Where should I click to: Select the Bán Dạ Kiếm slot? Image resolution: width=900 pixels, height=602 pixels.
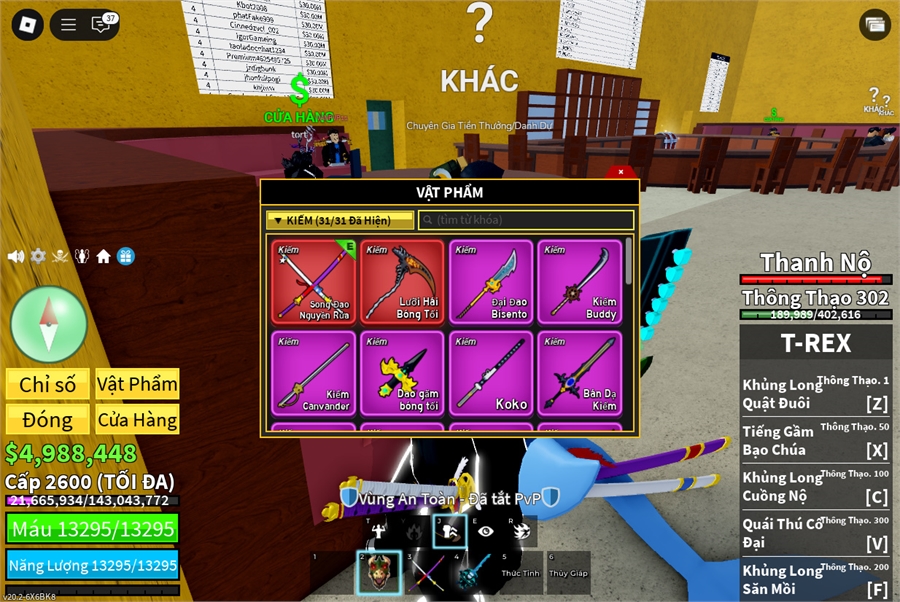[579, 373]
